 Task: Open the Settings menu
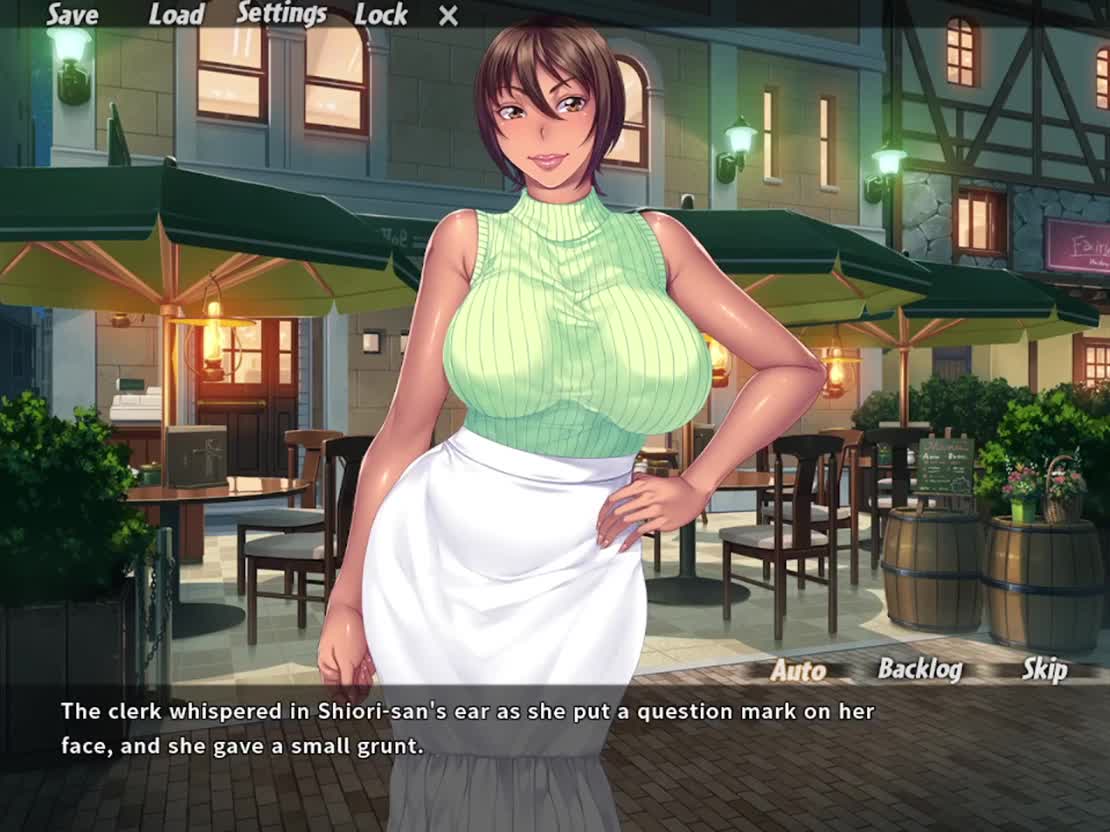pos(281,14)
